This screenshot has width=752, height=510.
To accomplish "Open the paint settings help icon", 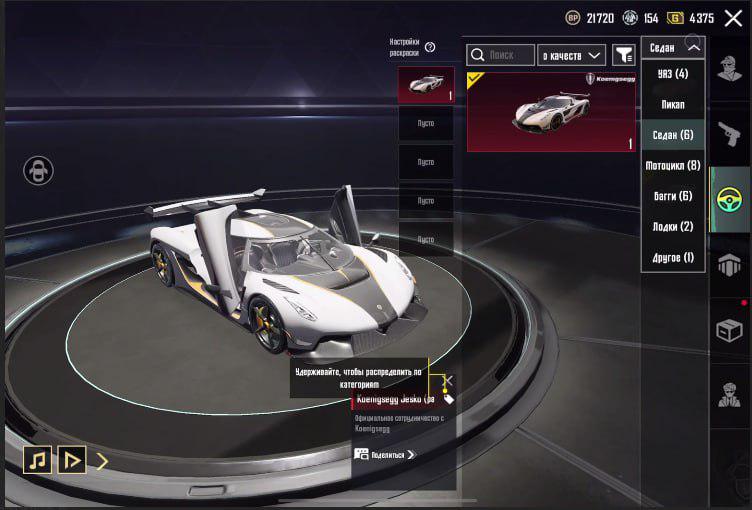I will 430,47.
